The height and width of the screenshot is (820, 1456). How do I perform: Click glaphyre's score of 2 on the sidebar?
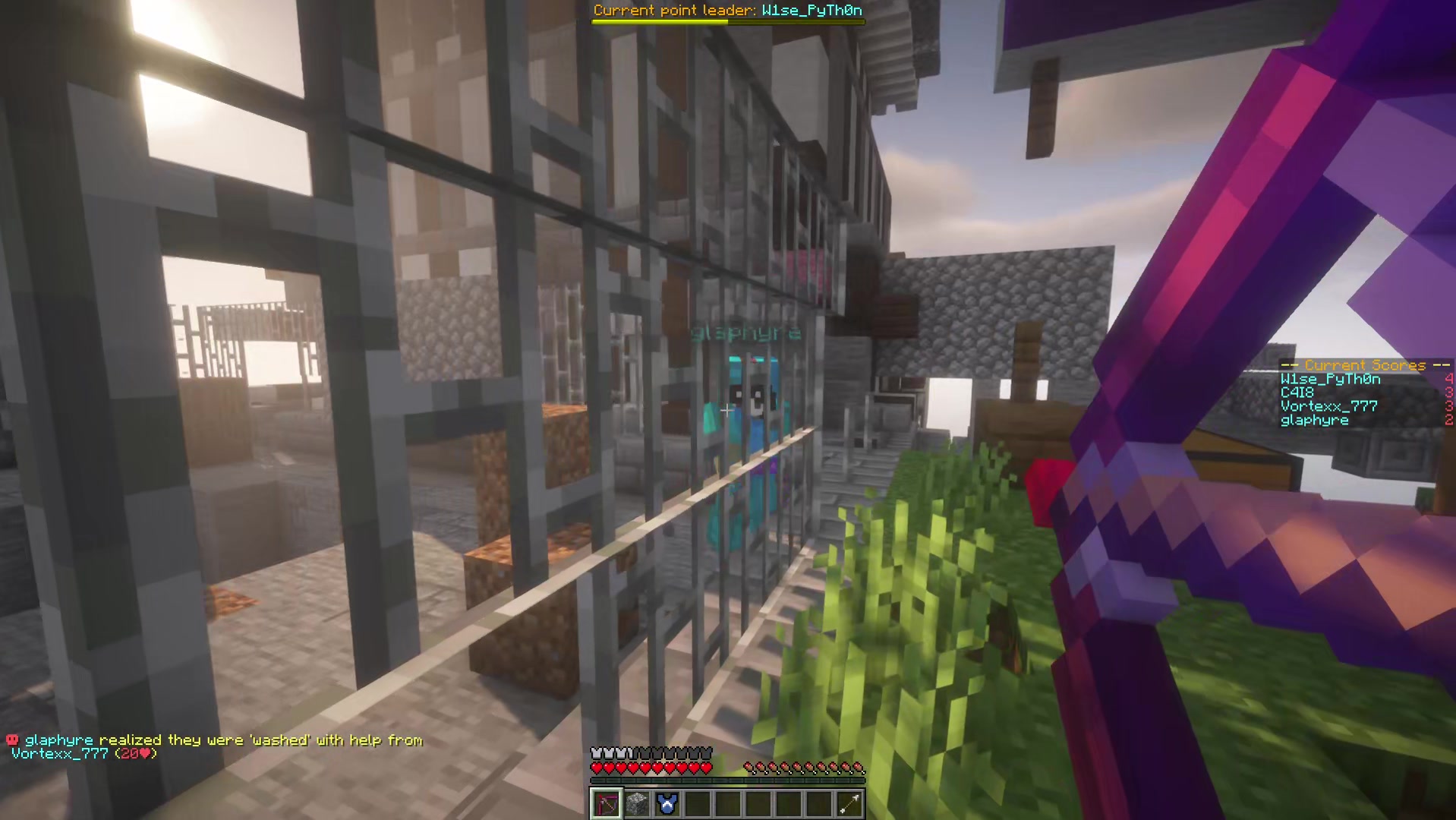1448,420
